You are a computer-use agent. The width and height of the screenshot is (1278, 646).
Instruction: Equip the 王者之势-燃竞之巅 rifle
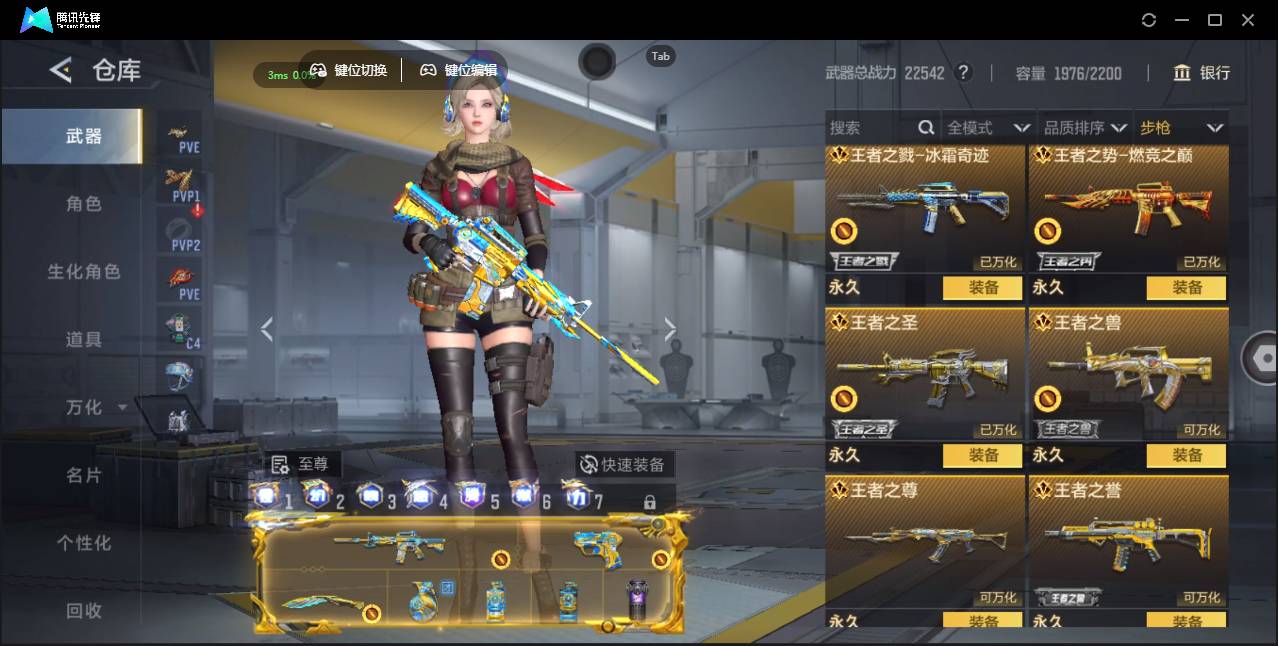(x=1187, y=288)
